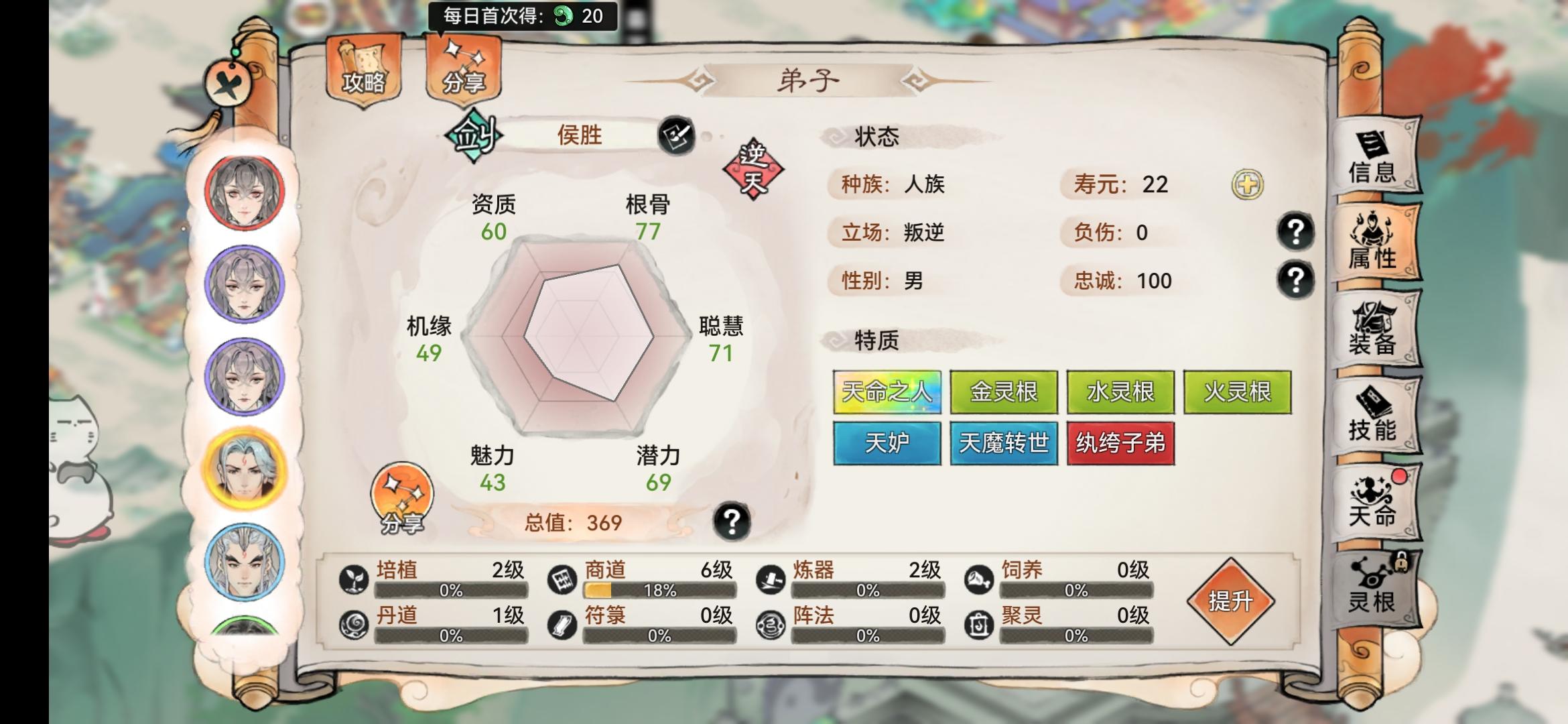This screenshot has height=724, width=1568.
Task: Open the 天魔转世 trait details
Action: coord(1003,444)
